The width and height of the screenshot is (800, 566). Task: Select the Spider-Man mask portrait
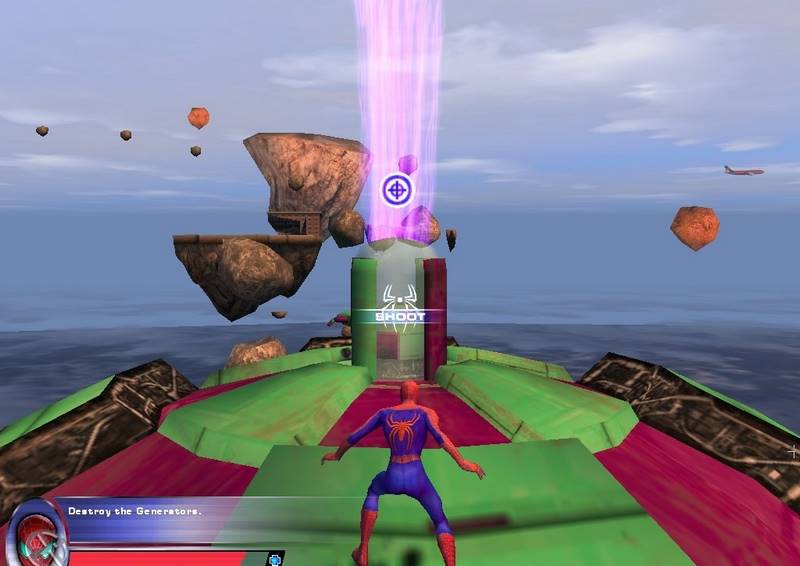click(36, 535)
